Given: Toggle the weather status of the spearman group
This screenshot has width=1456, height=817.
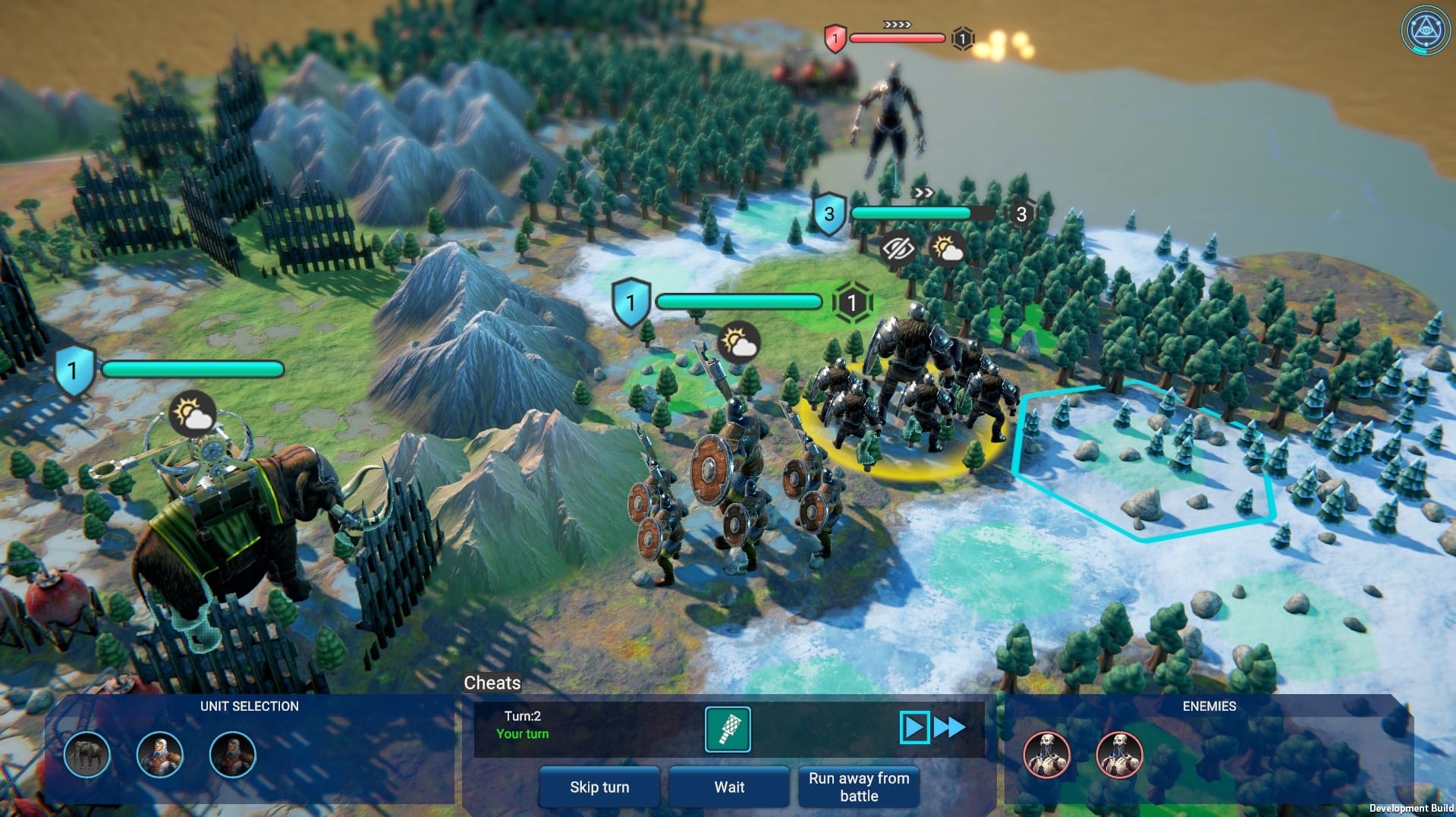Looking at the screenshot, I should click(x=738, y=343).
